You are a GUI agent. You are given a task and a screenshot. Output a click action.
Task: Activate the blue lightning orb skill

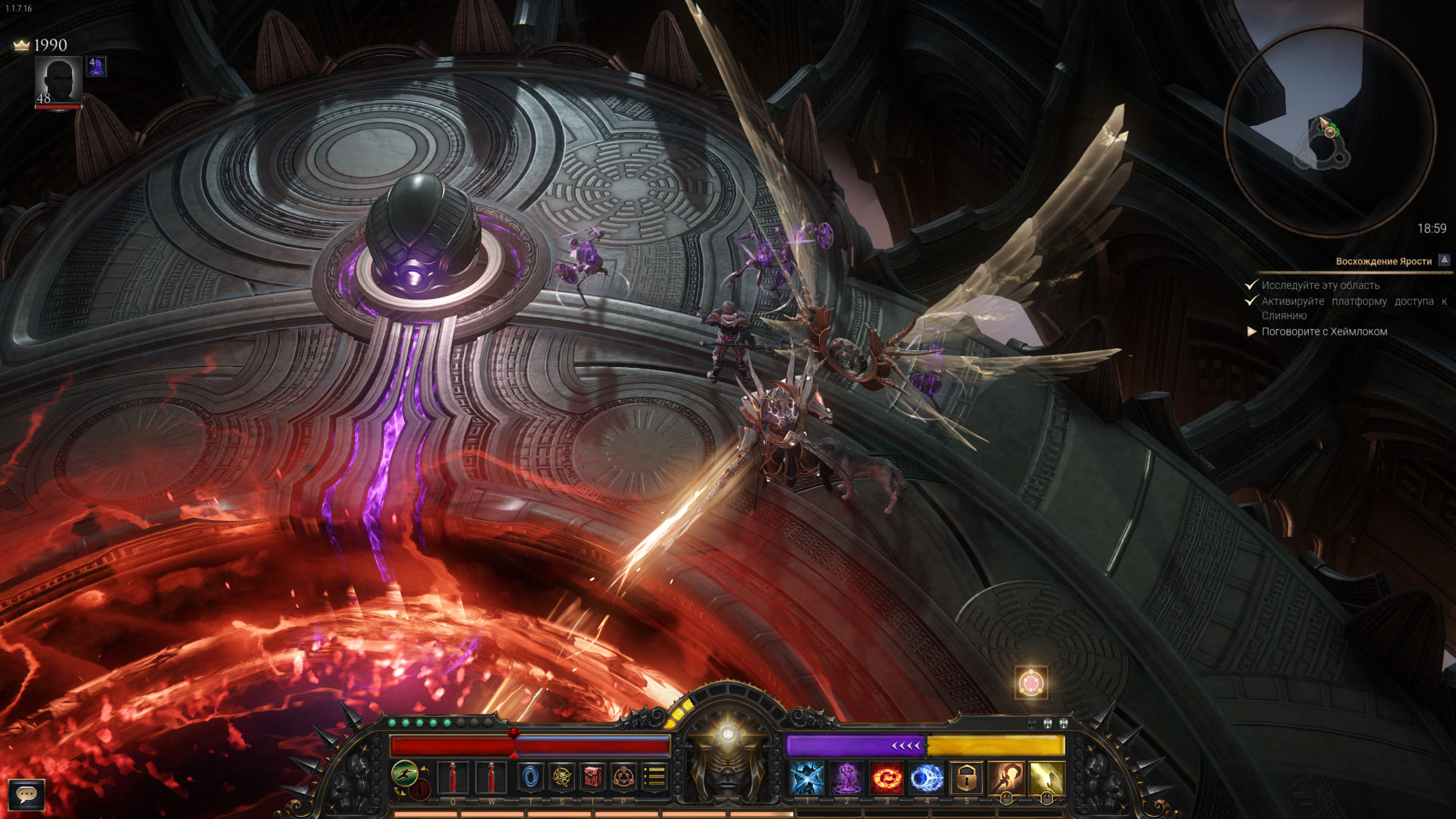(x=926, y=778)
